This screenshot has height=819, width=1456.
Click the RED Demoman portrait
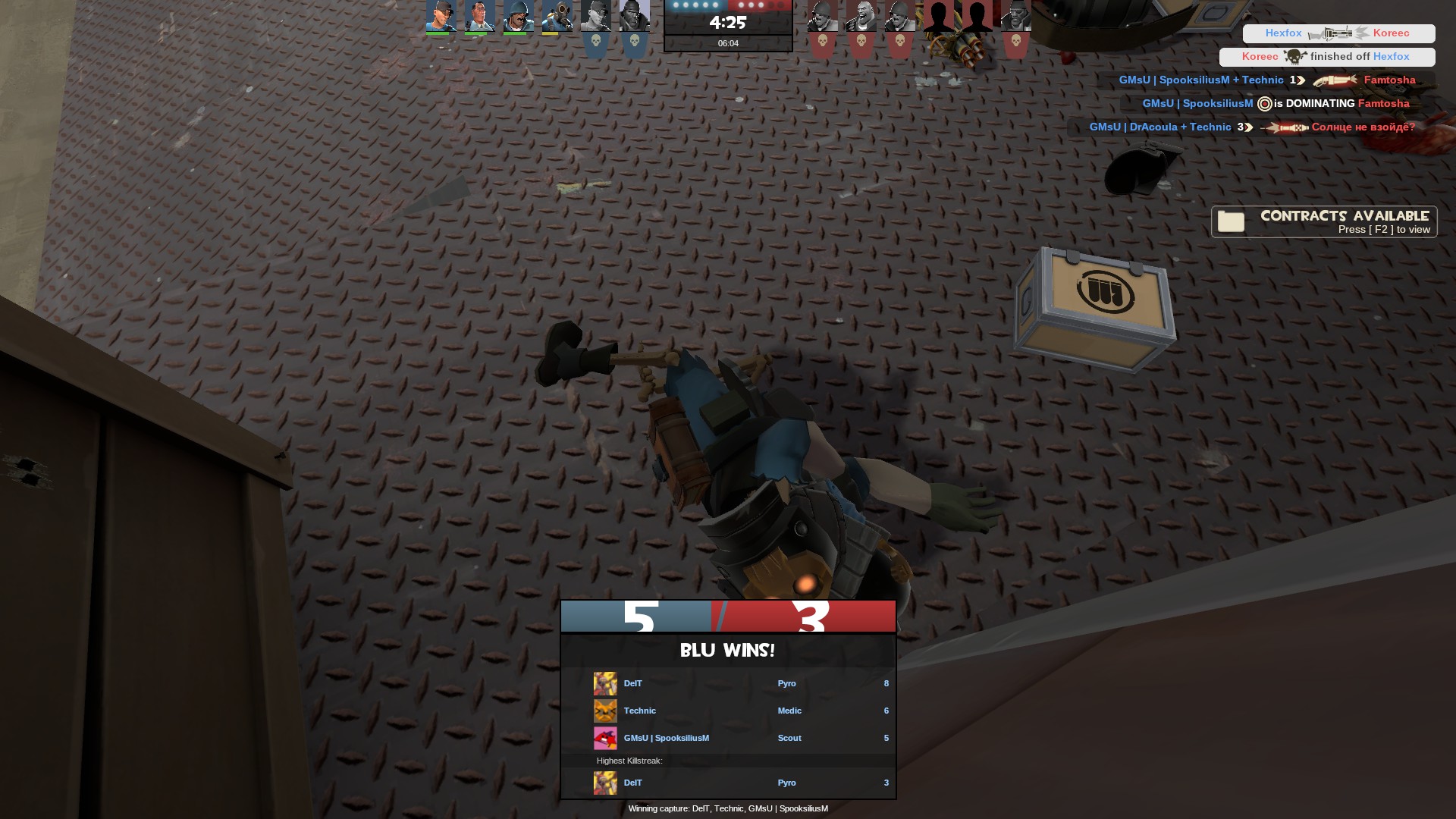(1015, 16)
